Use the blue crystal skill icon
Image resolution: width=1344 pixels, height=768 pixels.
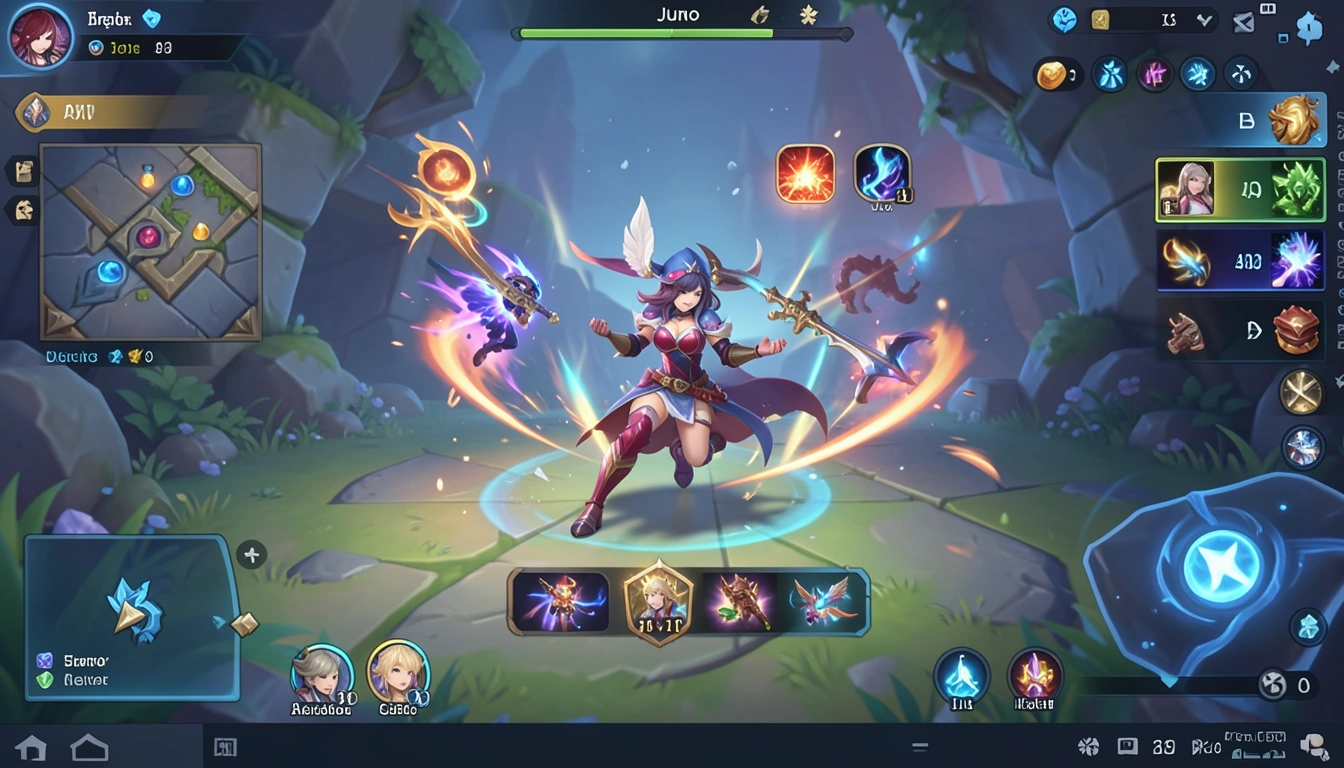tap(961, 675)
